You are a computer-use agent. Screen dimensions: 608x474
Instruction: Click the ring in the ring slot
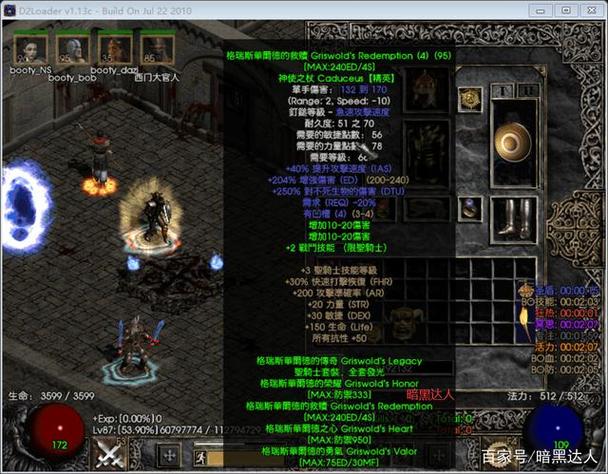471,207
